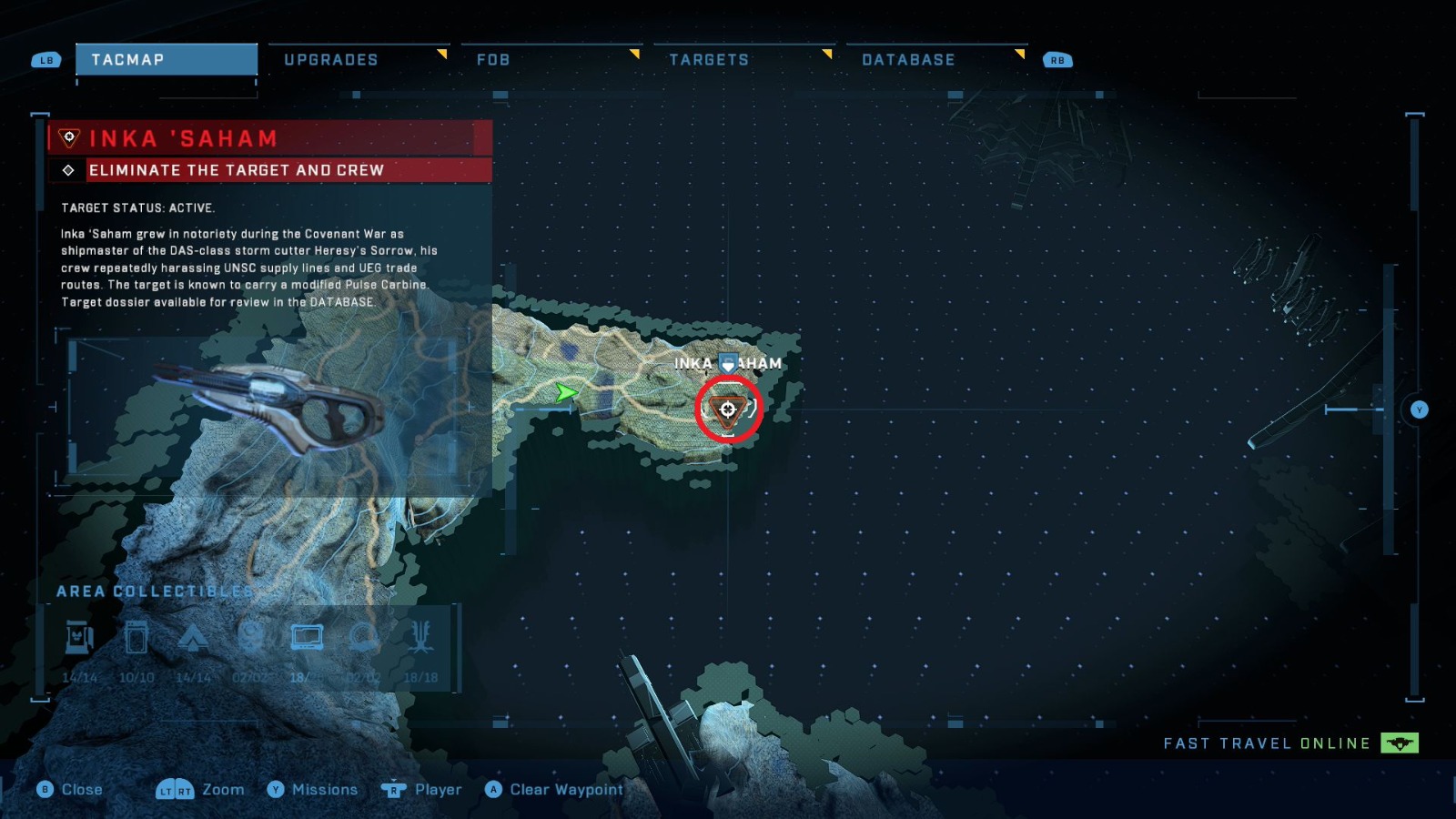Open the TARGETS tab
The width and height of the screenshot is (1456, 819).
pos(710,59)
